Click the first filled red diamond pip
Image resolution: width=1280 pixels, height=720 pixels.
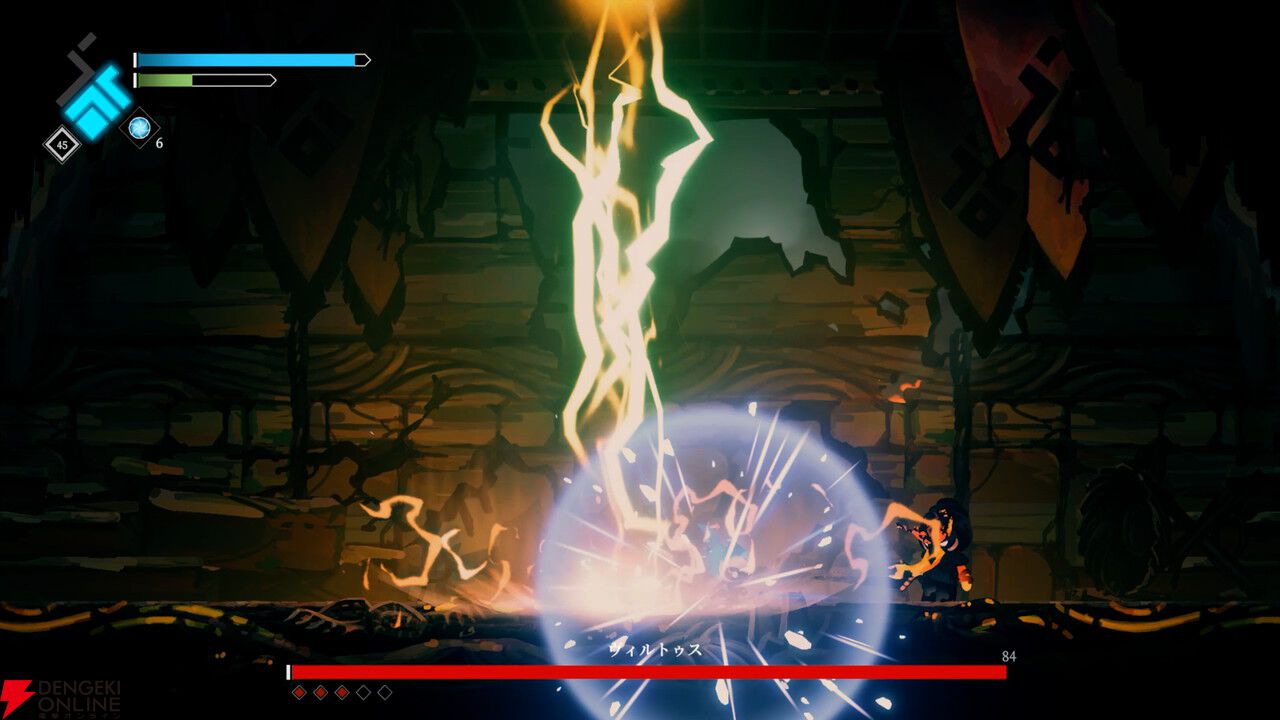pyautogui.click(x=299, y=692)
